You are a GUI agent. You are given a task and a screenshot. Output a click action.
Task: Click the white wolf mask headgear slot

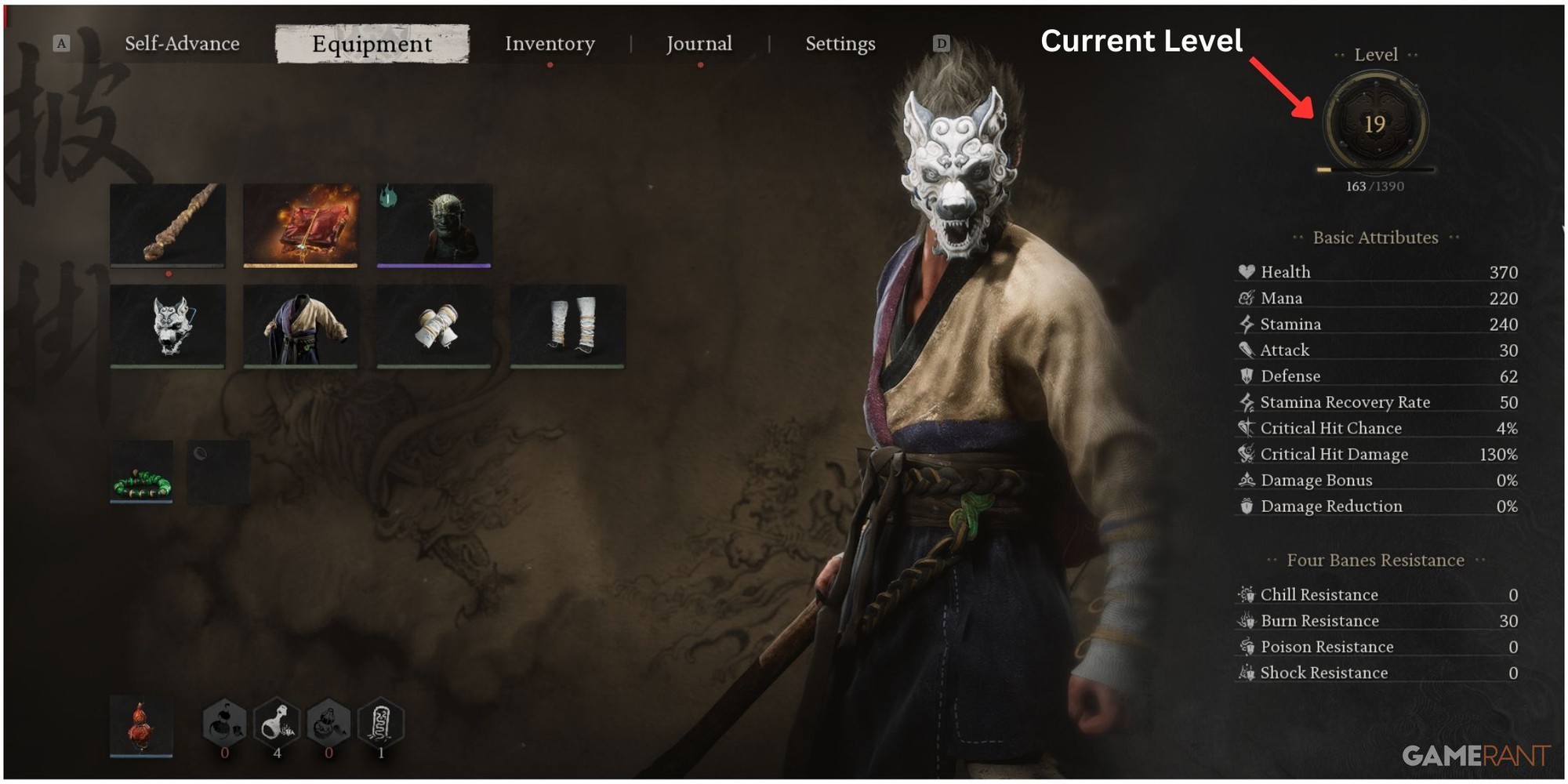click(168, 325)
